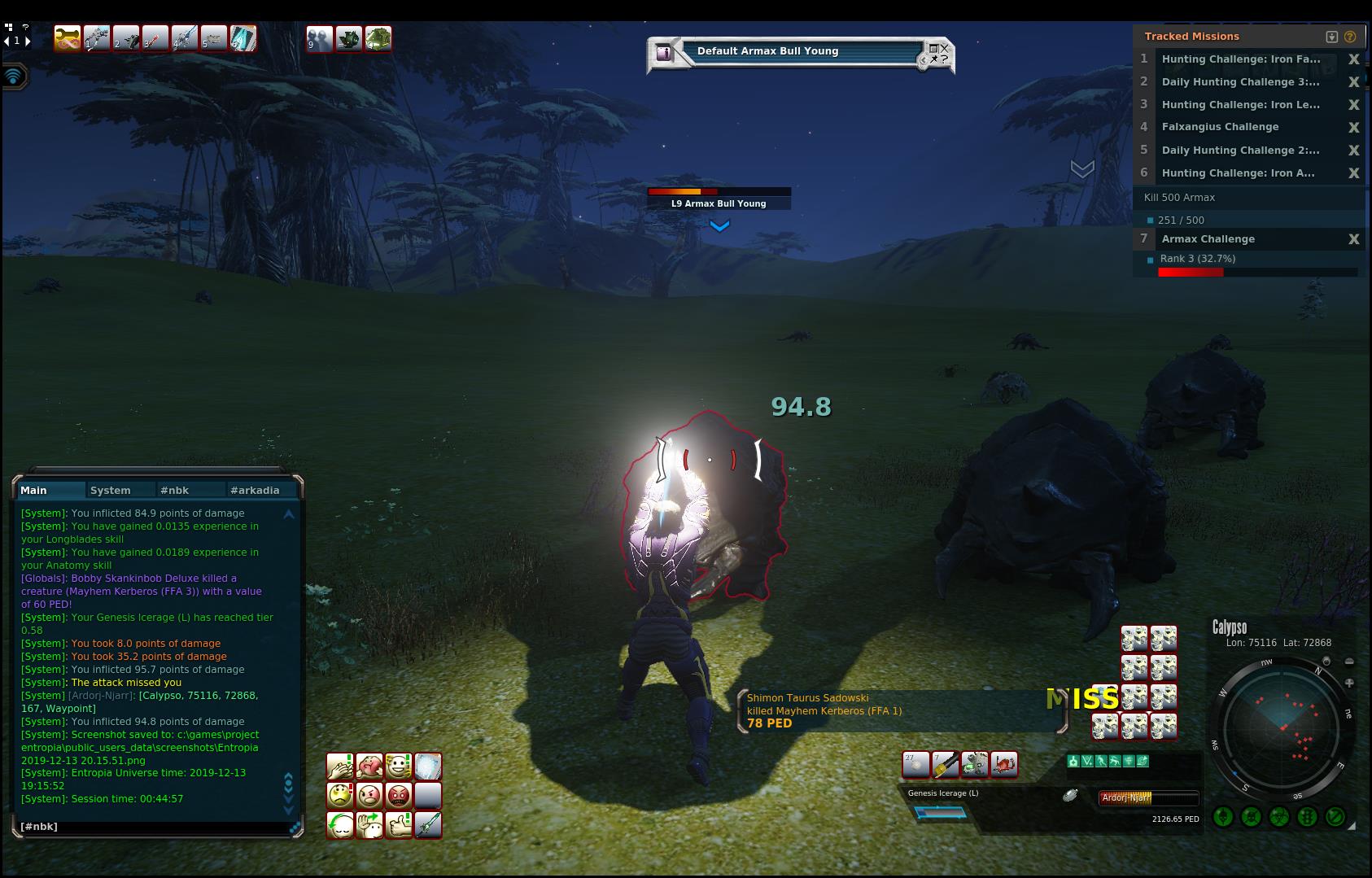Image resolution: width=1372 pixels, height=878 pixels.
Task: Zoom in the radar with plus button
Action: (x=1349, y=684)
